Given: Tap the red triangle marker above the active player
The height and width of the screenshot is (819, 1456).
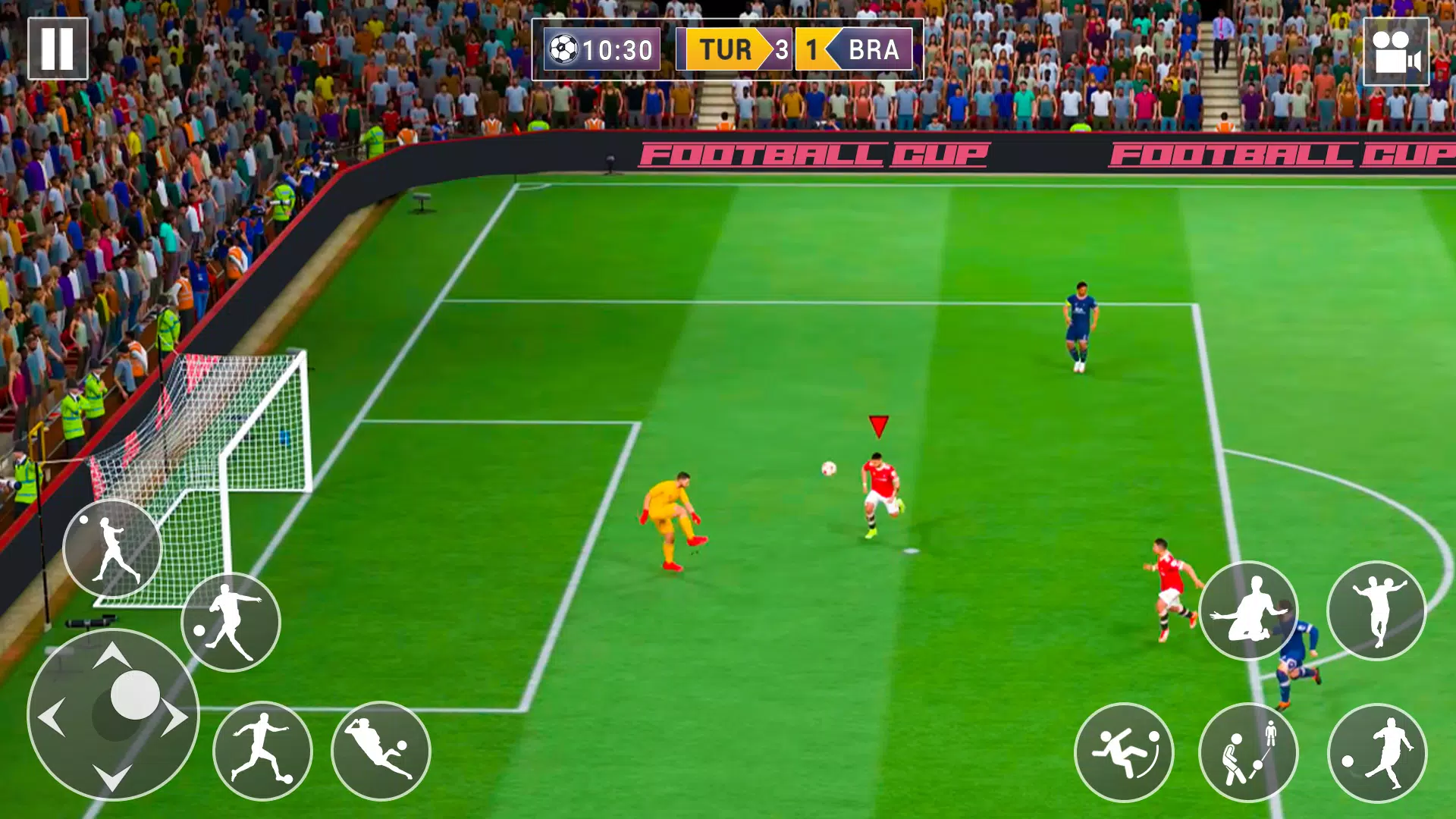Looking at the screenshot, I should pos(878,427).
